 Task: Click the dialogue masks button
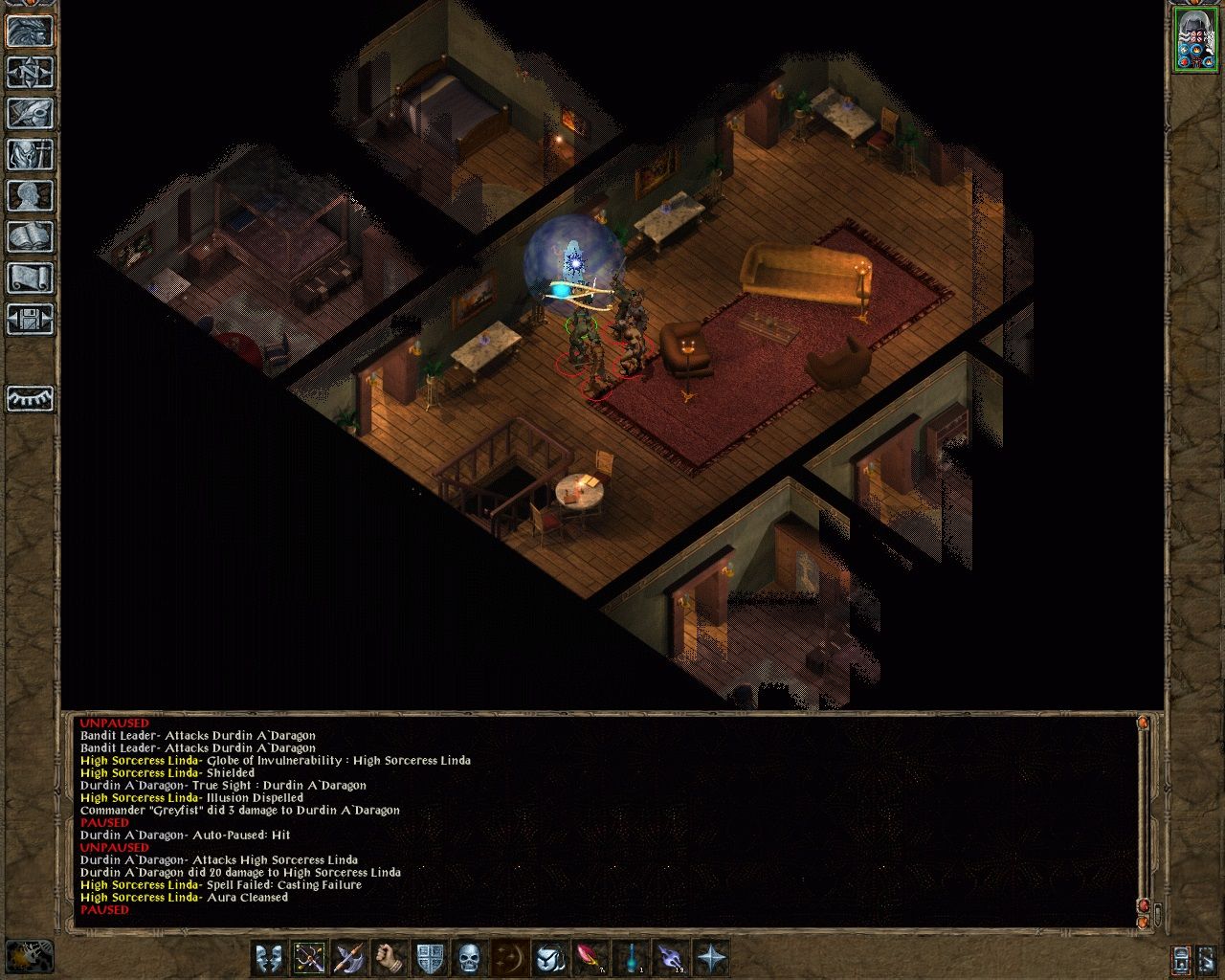269,957
